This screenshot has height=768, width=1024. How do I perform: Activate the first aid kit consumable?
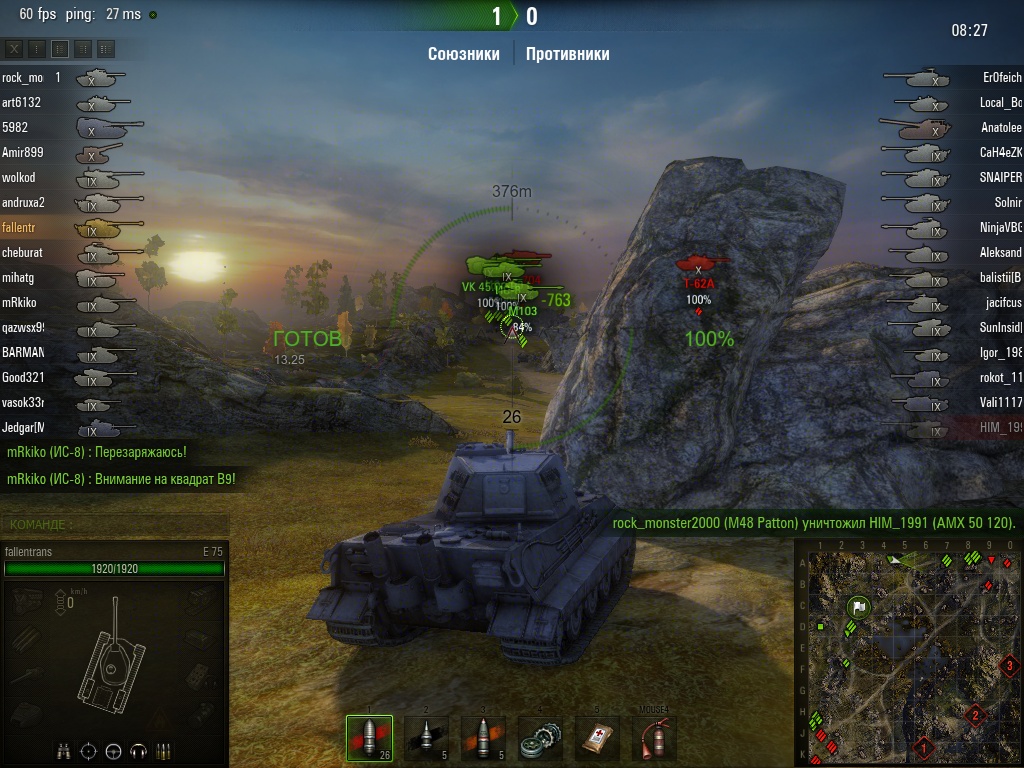tap(598, 739)
